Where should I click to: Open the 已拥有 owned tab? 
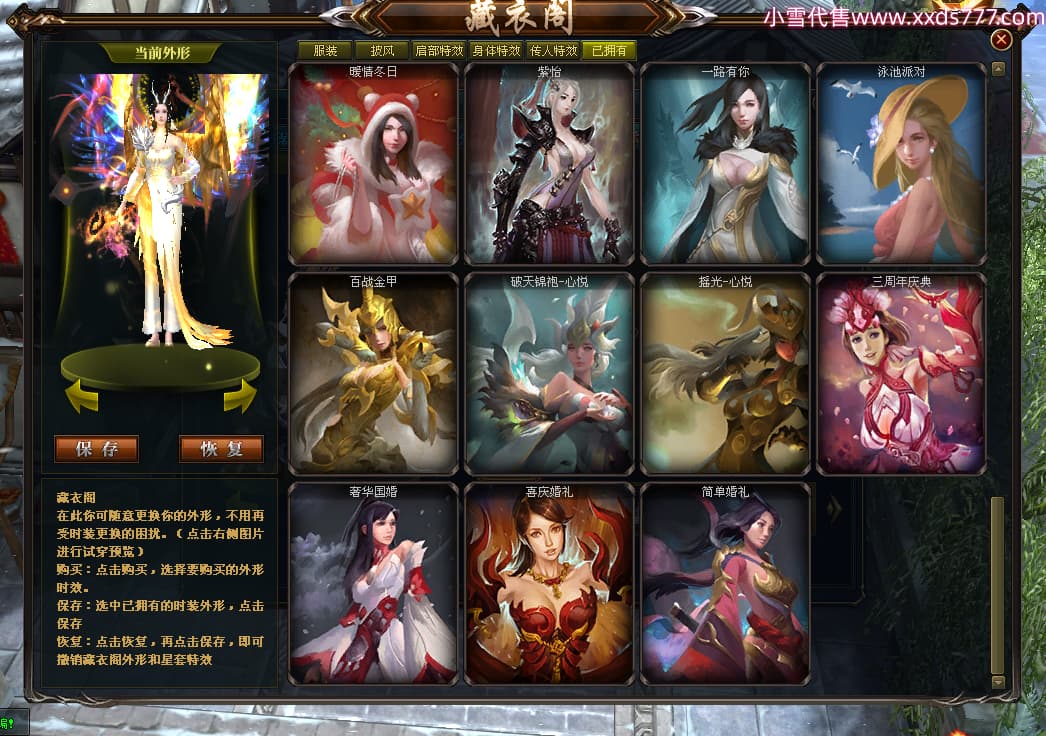point(609,50)
